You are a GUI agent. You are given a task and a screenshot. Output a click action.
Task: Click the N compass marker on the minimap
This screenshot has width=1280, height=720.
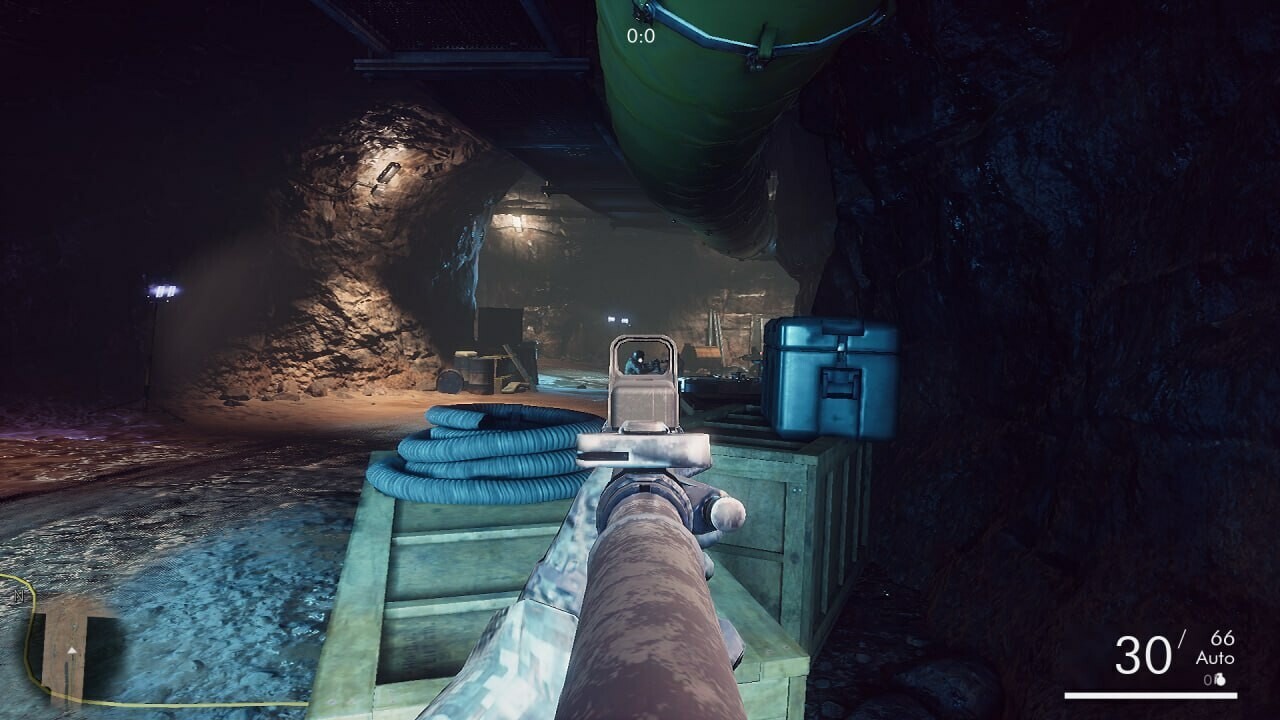[19, 595]
